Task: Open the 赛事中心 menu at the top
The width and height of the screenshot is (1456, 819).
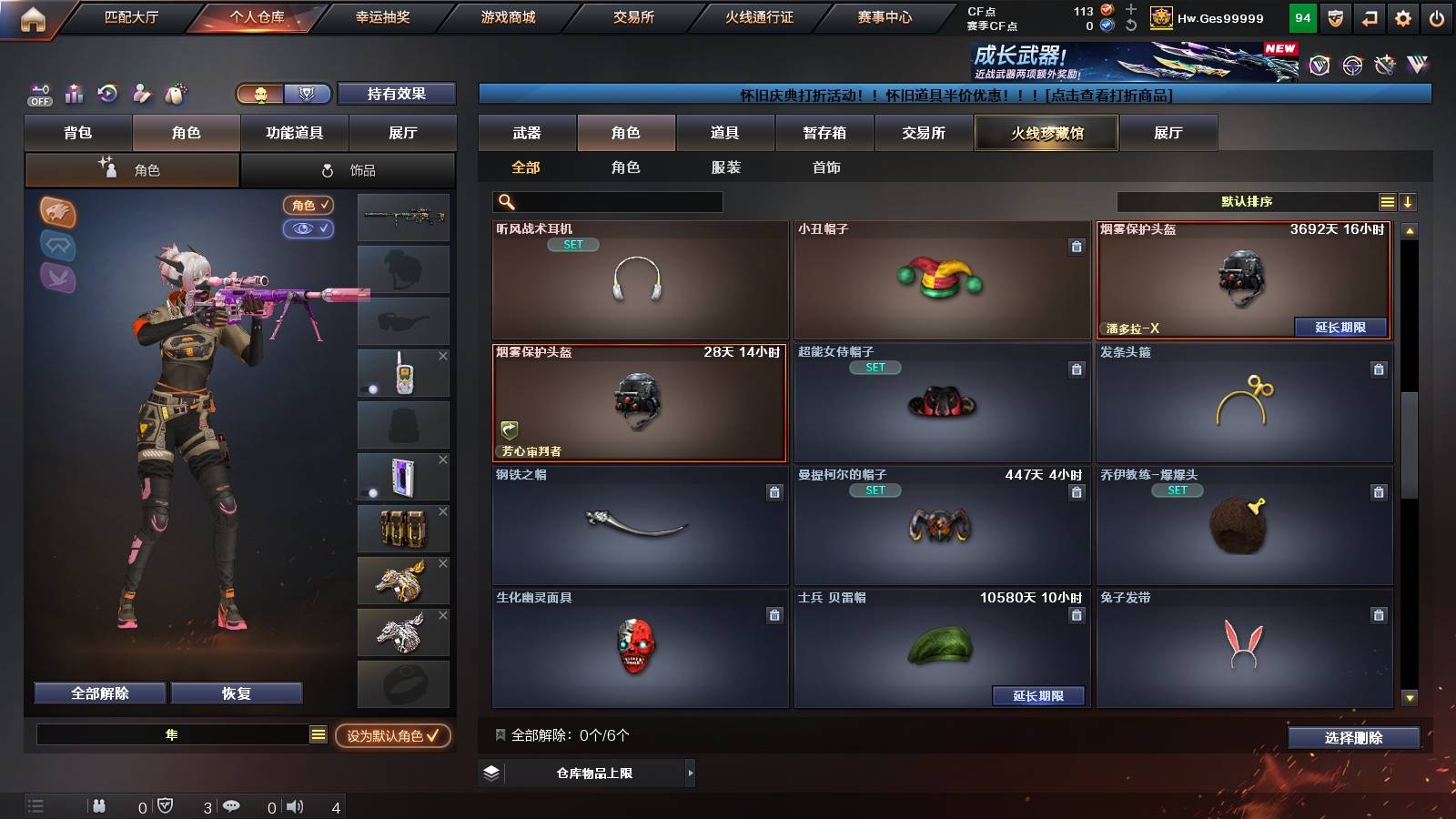Action: click(x=885, y=15)
